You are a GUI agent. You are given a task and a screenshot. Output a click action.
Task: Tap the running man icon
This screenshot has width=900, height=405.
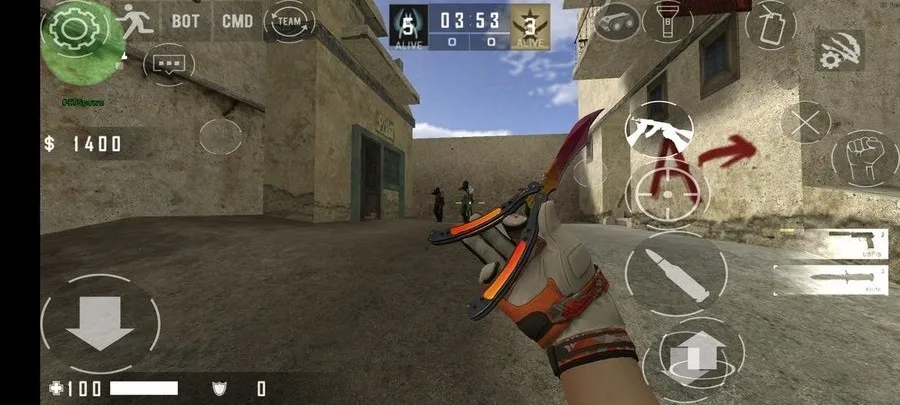coord(135,20)
